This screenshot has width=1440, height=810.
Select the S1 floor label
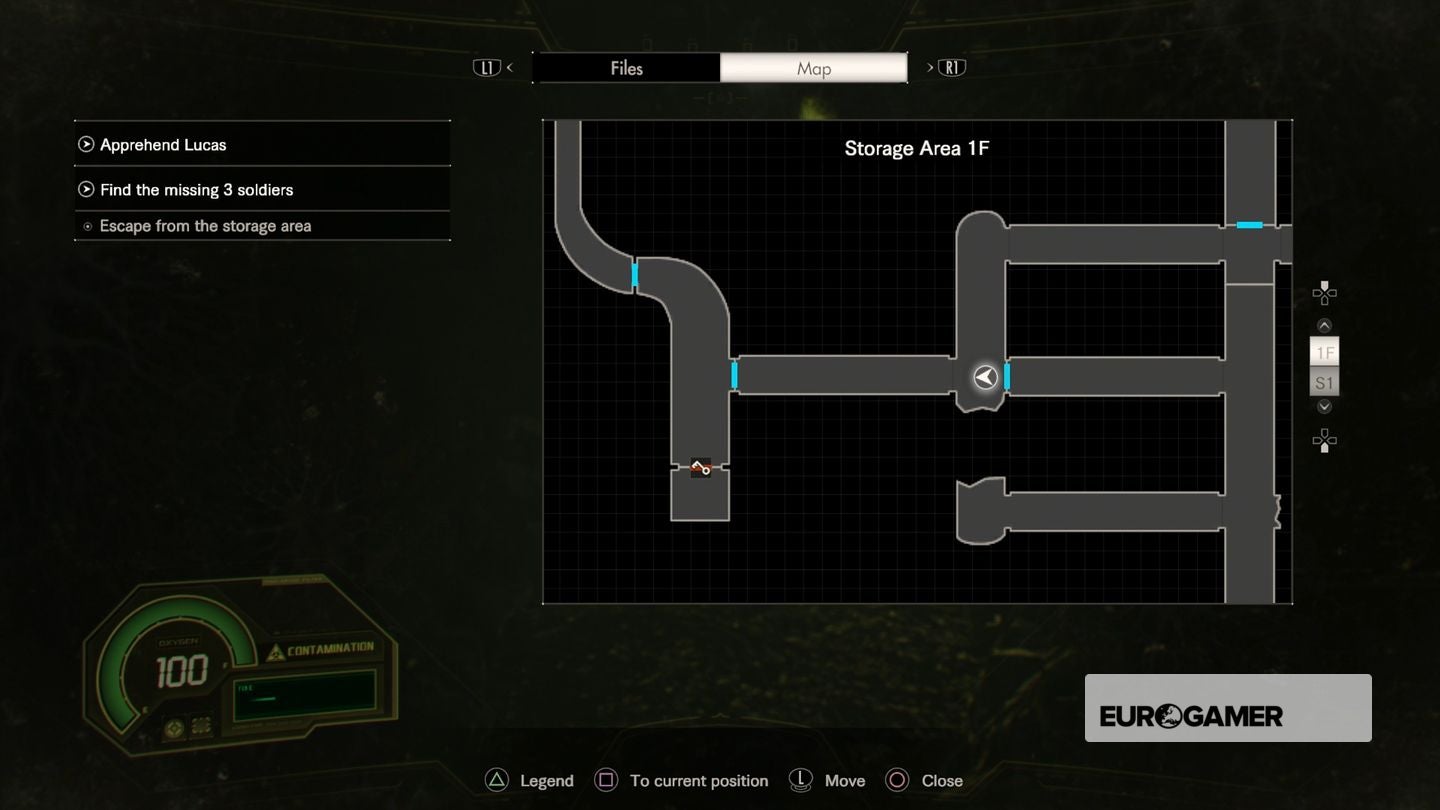coord(1324,381)
